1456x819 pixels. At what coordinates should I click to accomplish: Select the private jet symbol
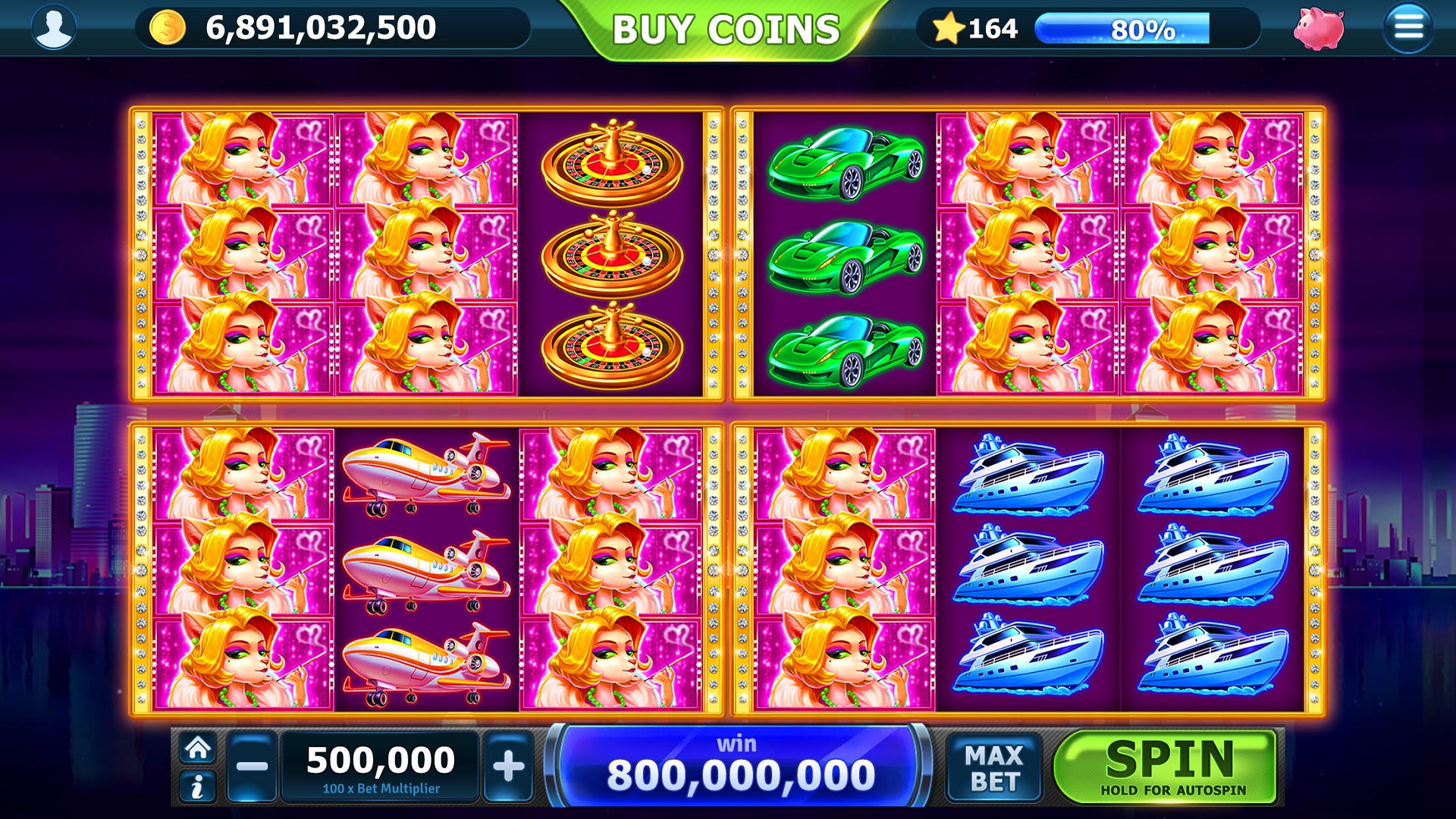click(425, 569)
